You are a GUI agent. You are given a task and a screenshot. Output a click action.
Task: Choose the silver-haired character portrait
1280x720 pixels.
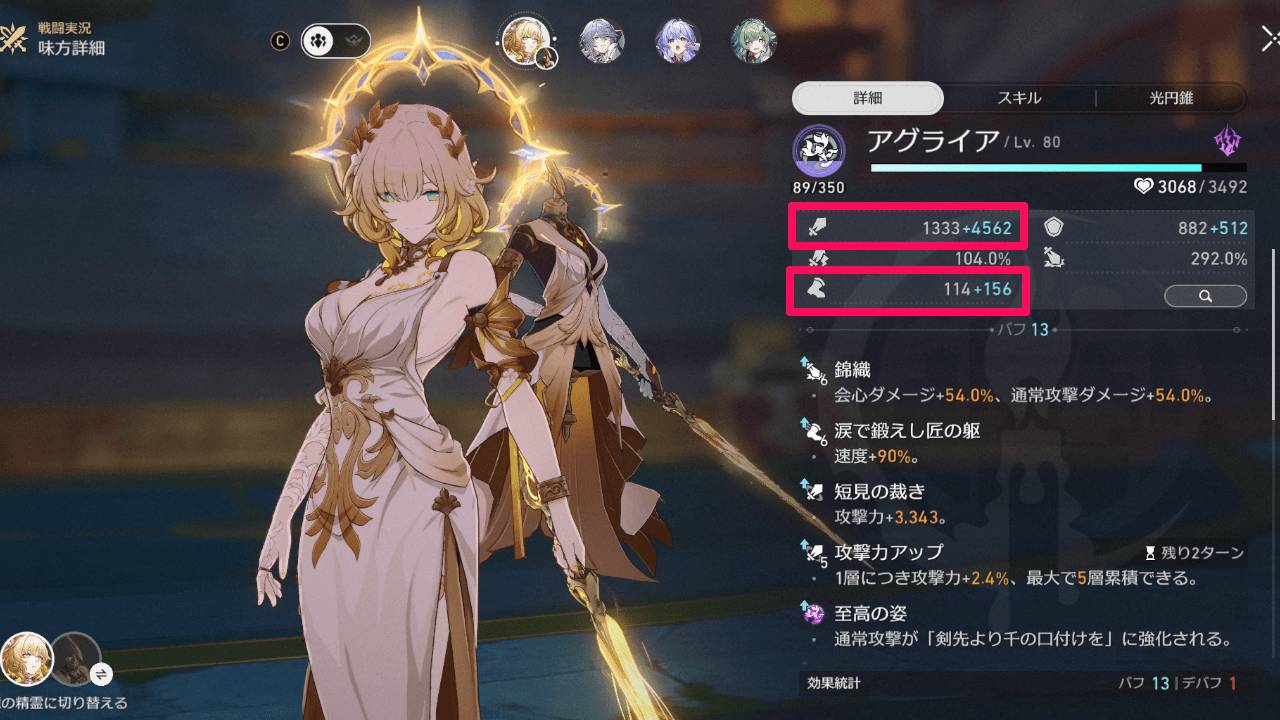pyautogui.click(x=603, y=41)
